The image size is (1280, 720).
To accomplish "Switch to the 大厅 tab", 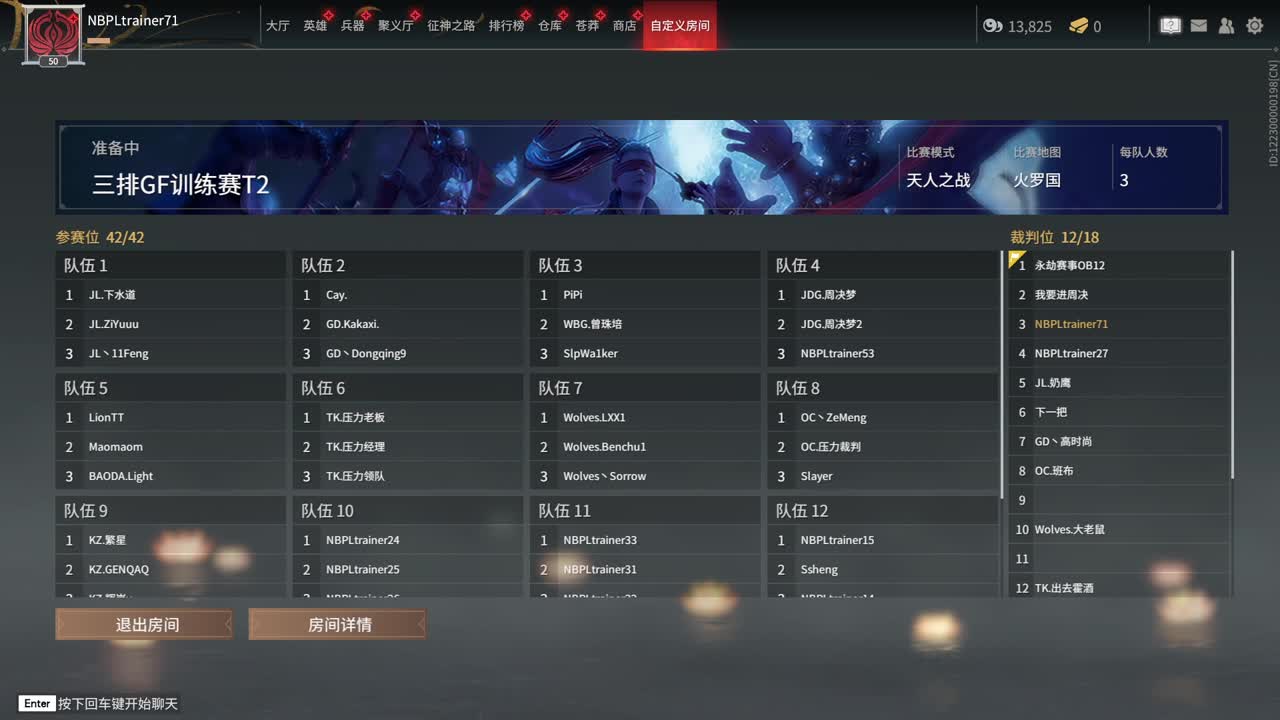I will [x=278, y=26].
